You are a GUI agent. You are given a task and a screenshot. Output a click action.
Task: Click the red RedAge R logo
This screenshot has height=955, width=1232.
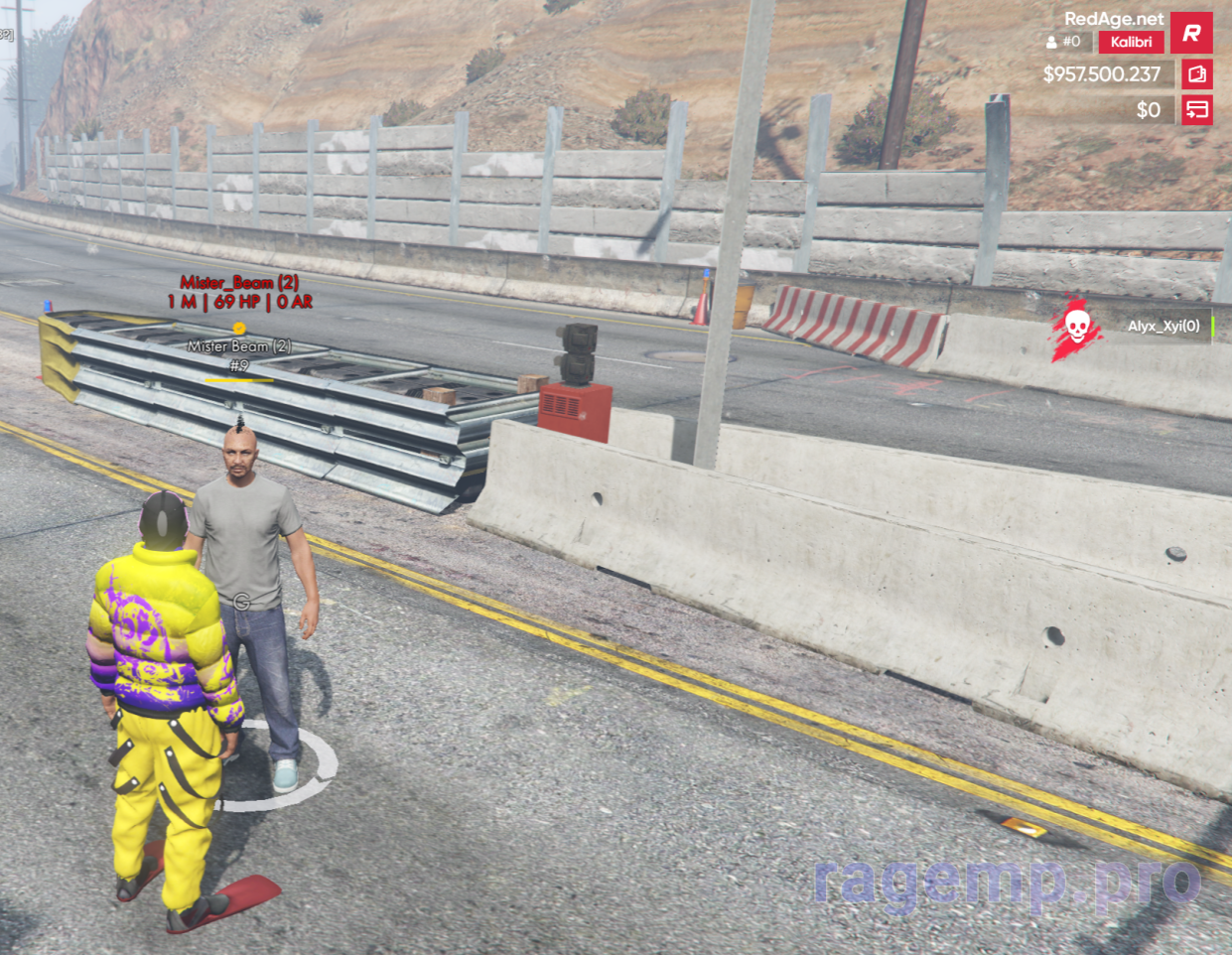(x=1191, y=33)
